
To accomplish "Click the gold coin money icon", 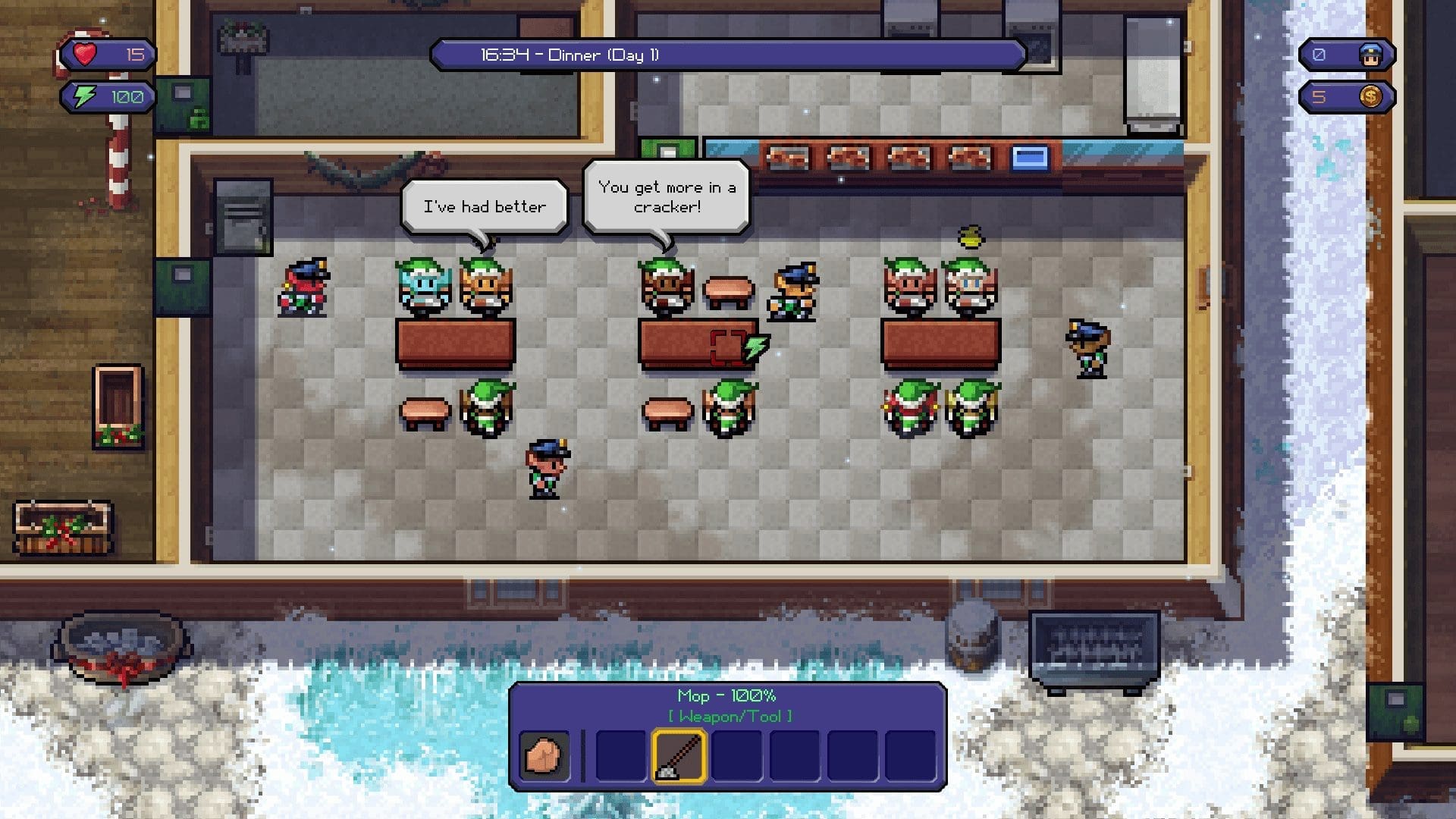I will pos(1370,97).
